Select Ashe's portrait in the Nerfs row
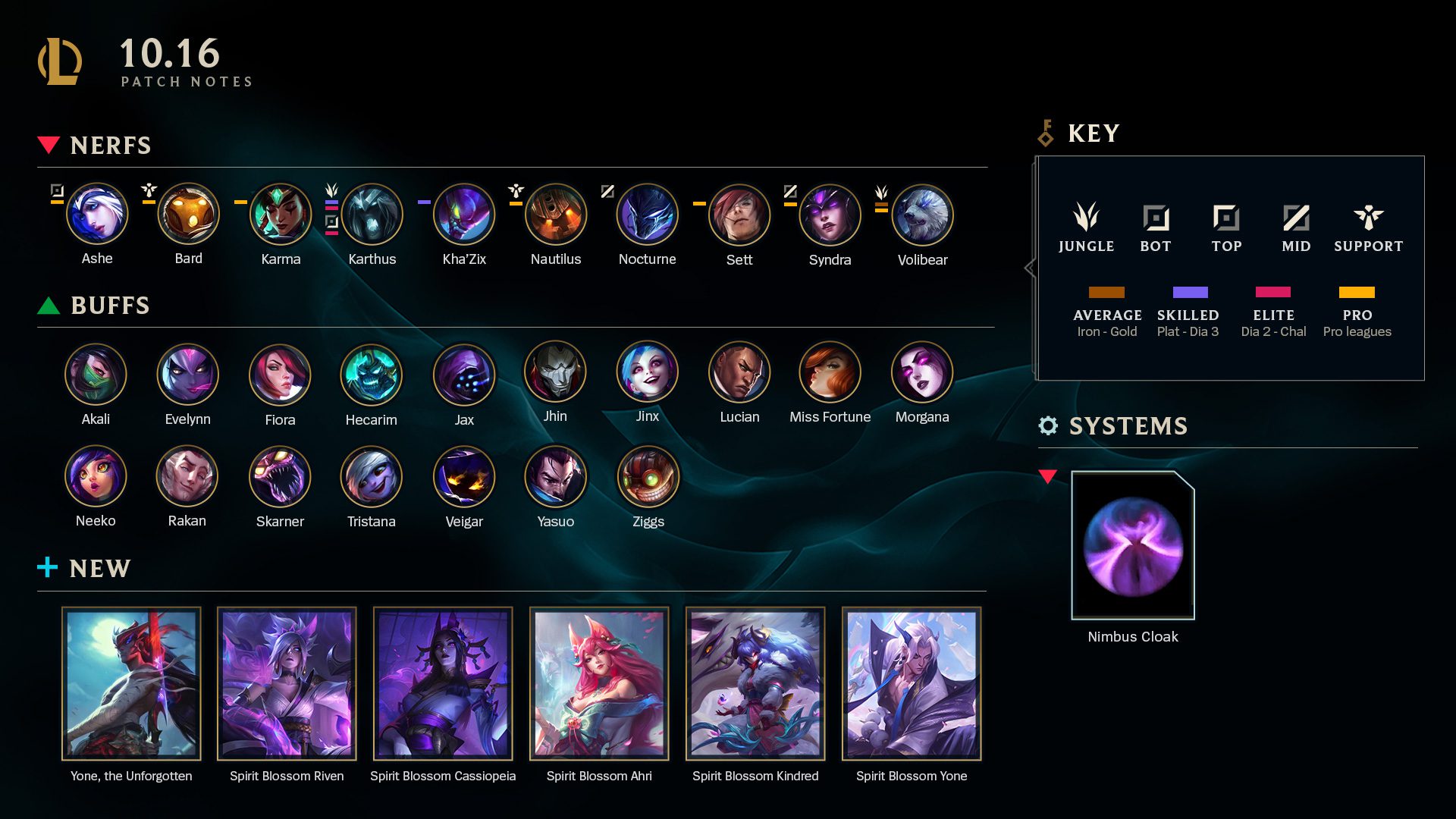This screenshot has height=819, width=1456. pyautogui.click(x=97, y=215)
